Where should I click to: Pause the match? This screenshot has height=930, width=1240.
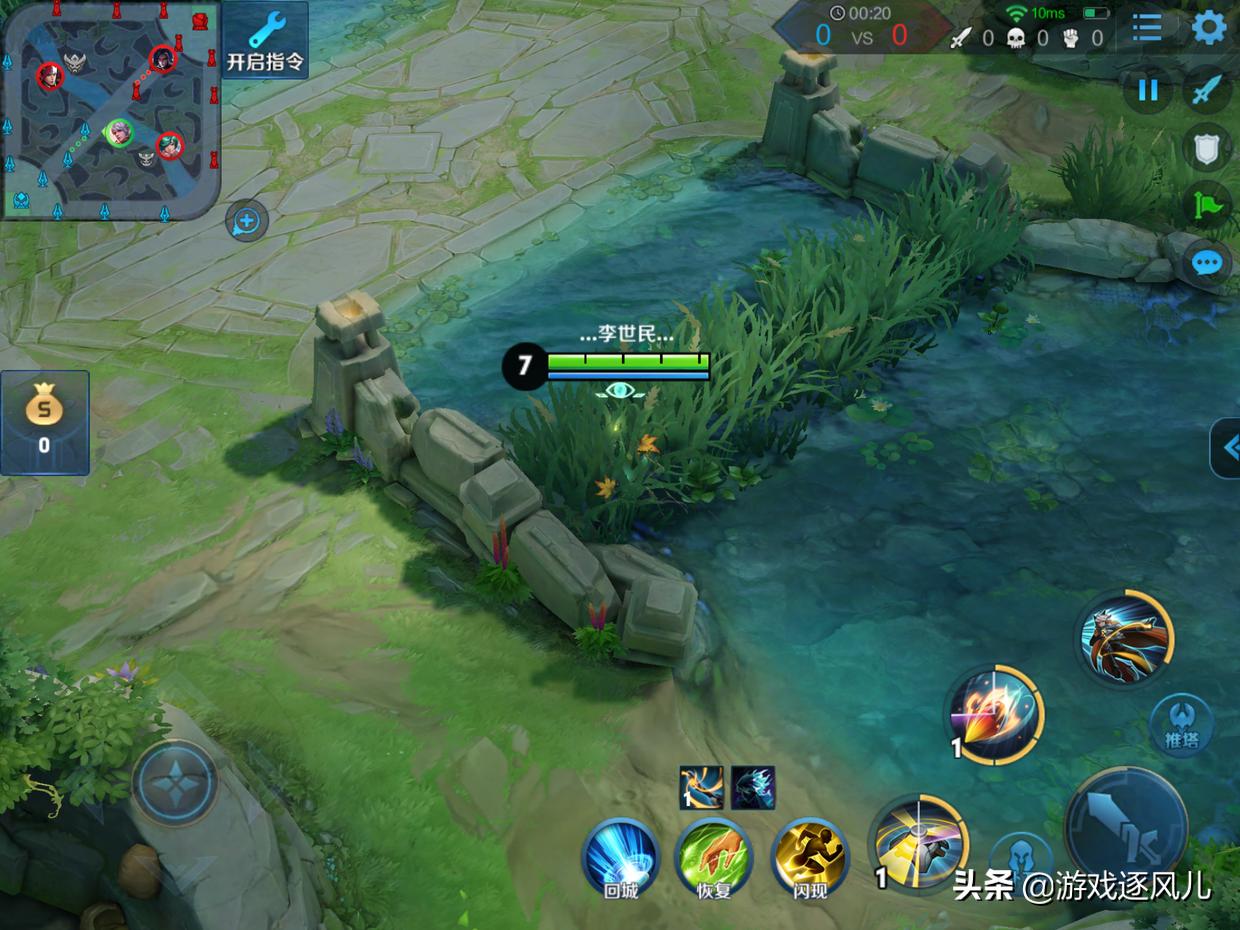(1148, 91)
